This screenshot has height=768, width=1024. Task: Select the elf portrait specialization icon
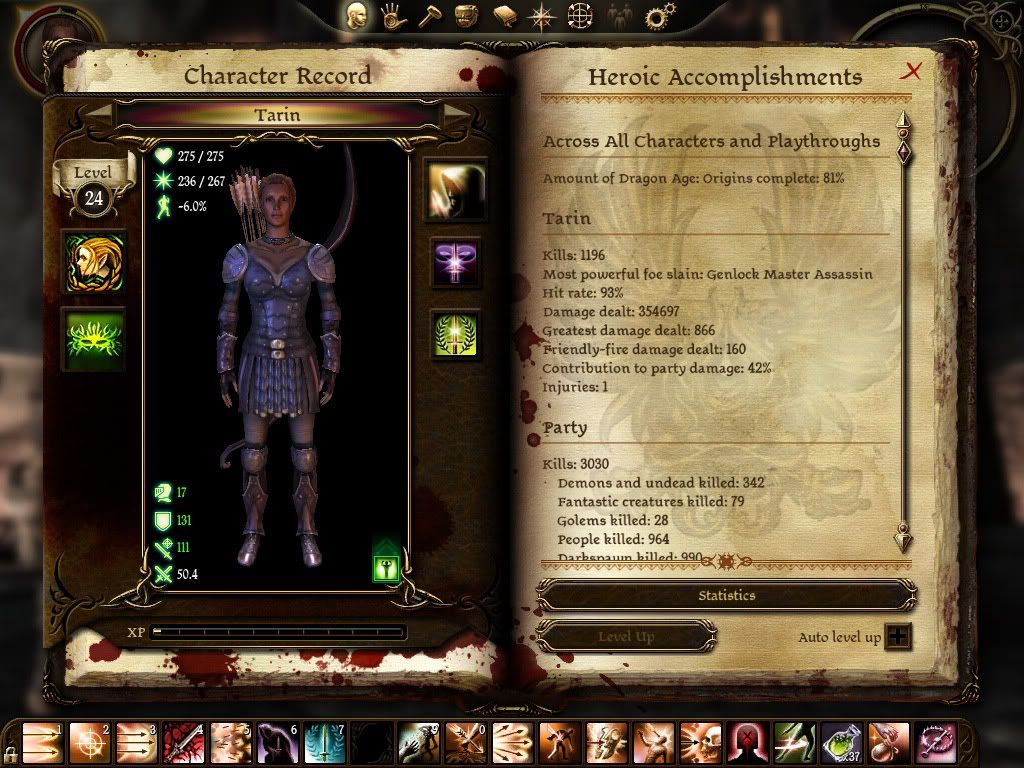[x=94, y=262]
